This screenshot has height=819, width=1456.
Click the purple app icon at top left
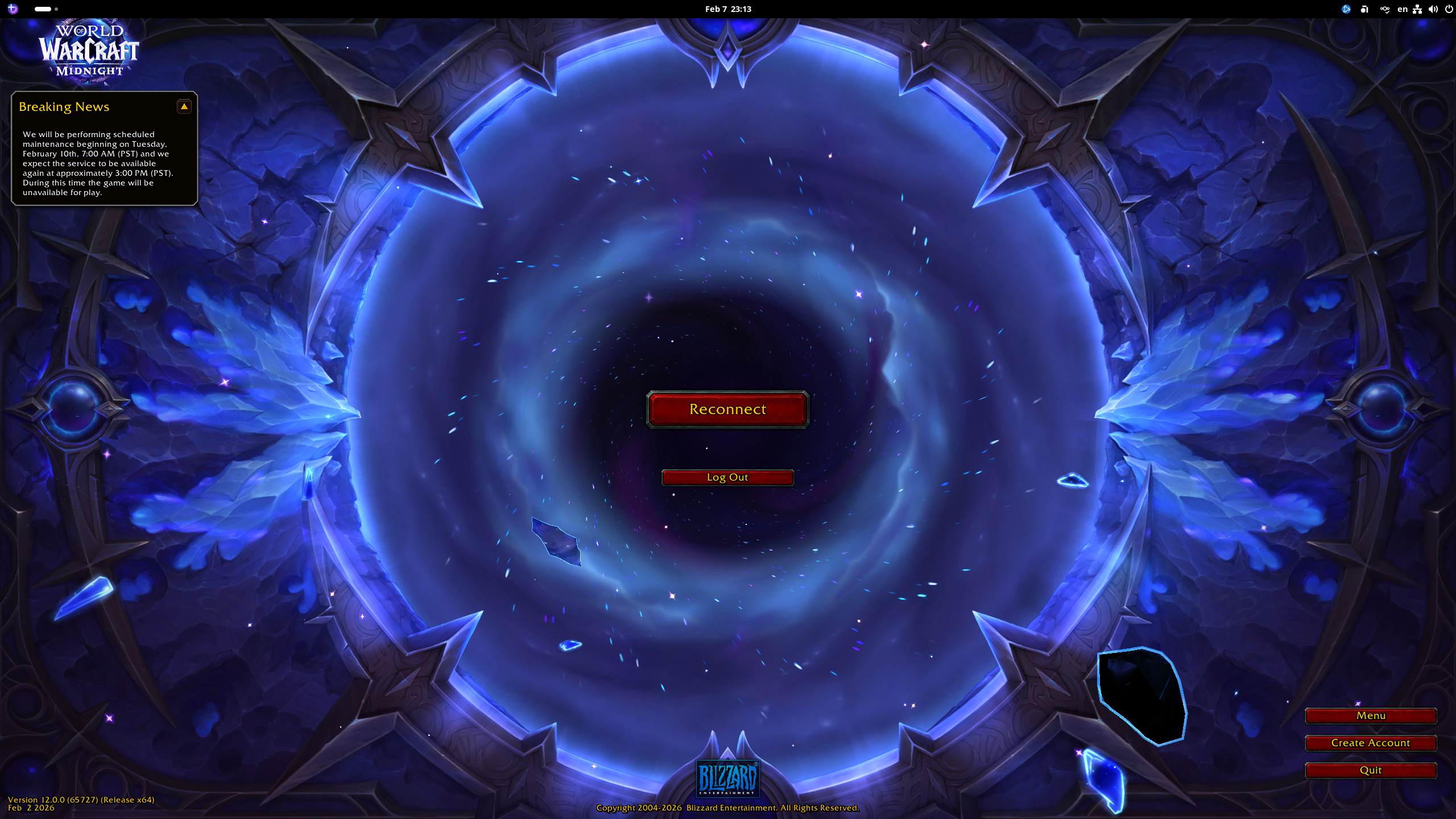point(13,9)
